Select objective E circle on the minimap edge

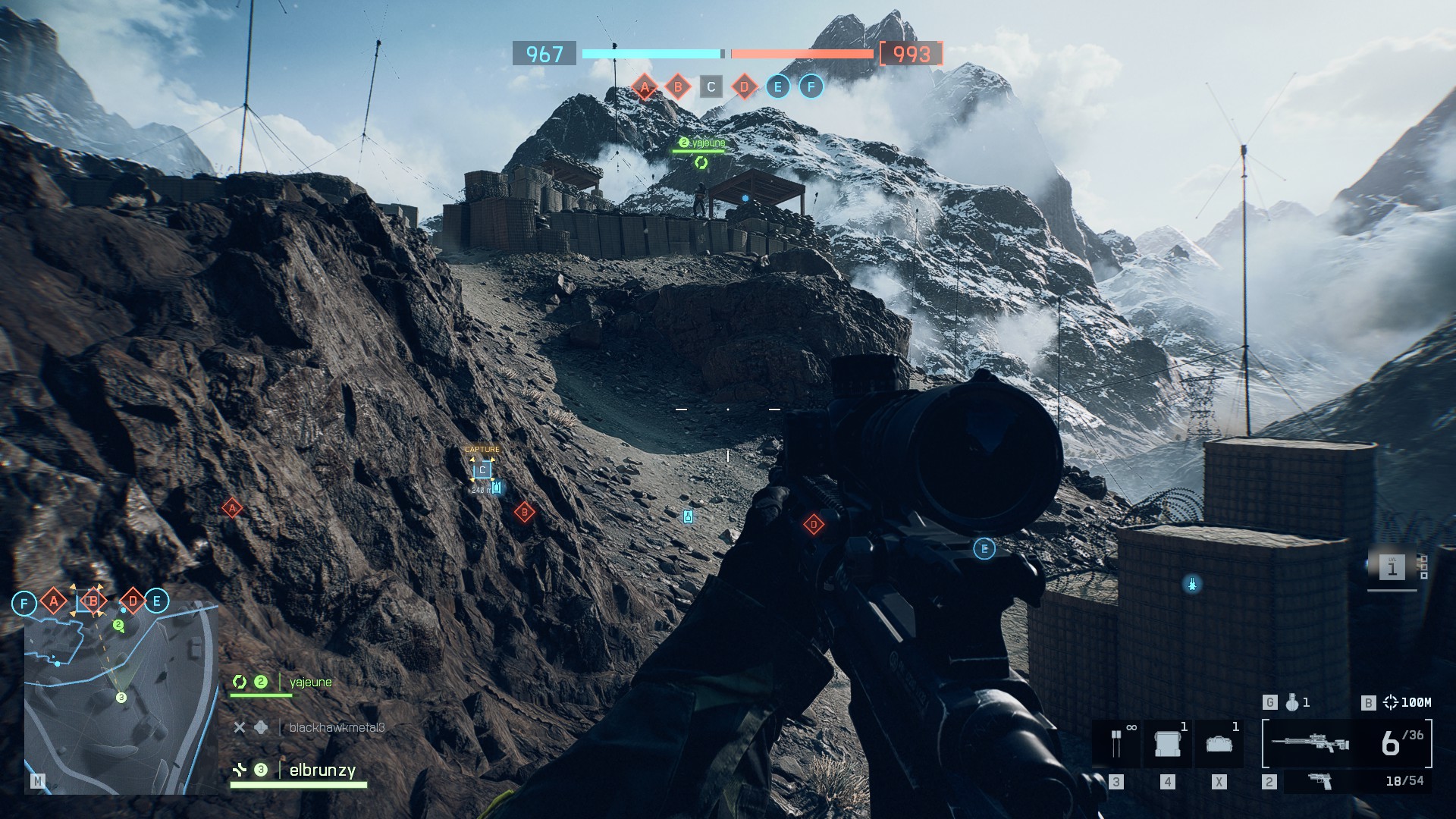tap(157, 601)
